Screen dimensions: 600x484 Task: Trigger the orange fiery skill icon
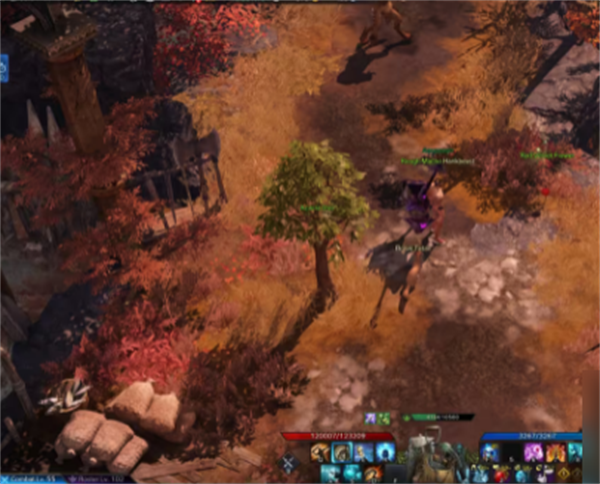pos(554,453)
